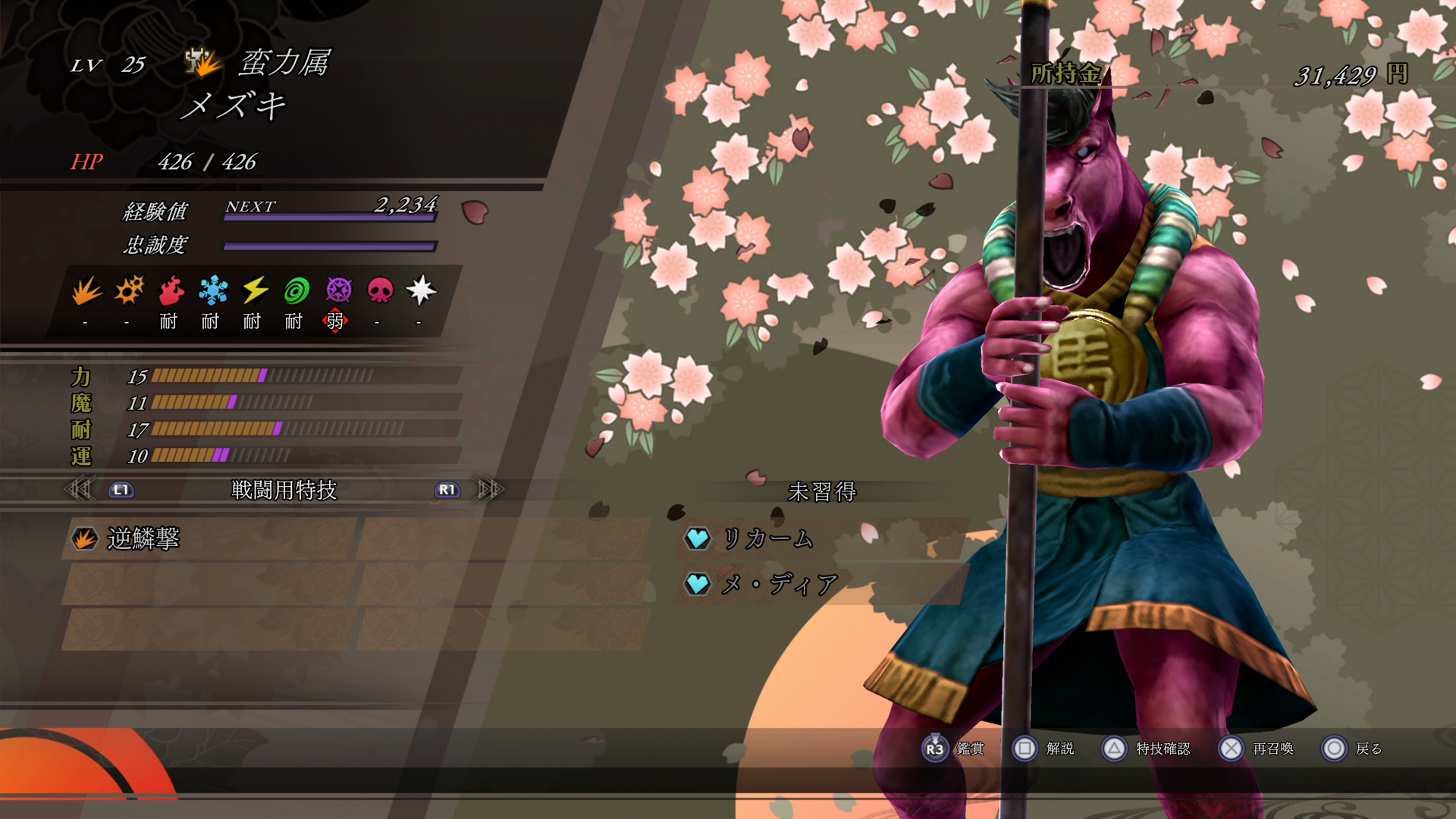Viewport: 1456px width, 819px height.
Task: Click the pink skull death affinity icon
Action: (380, 290)
